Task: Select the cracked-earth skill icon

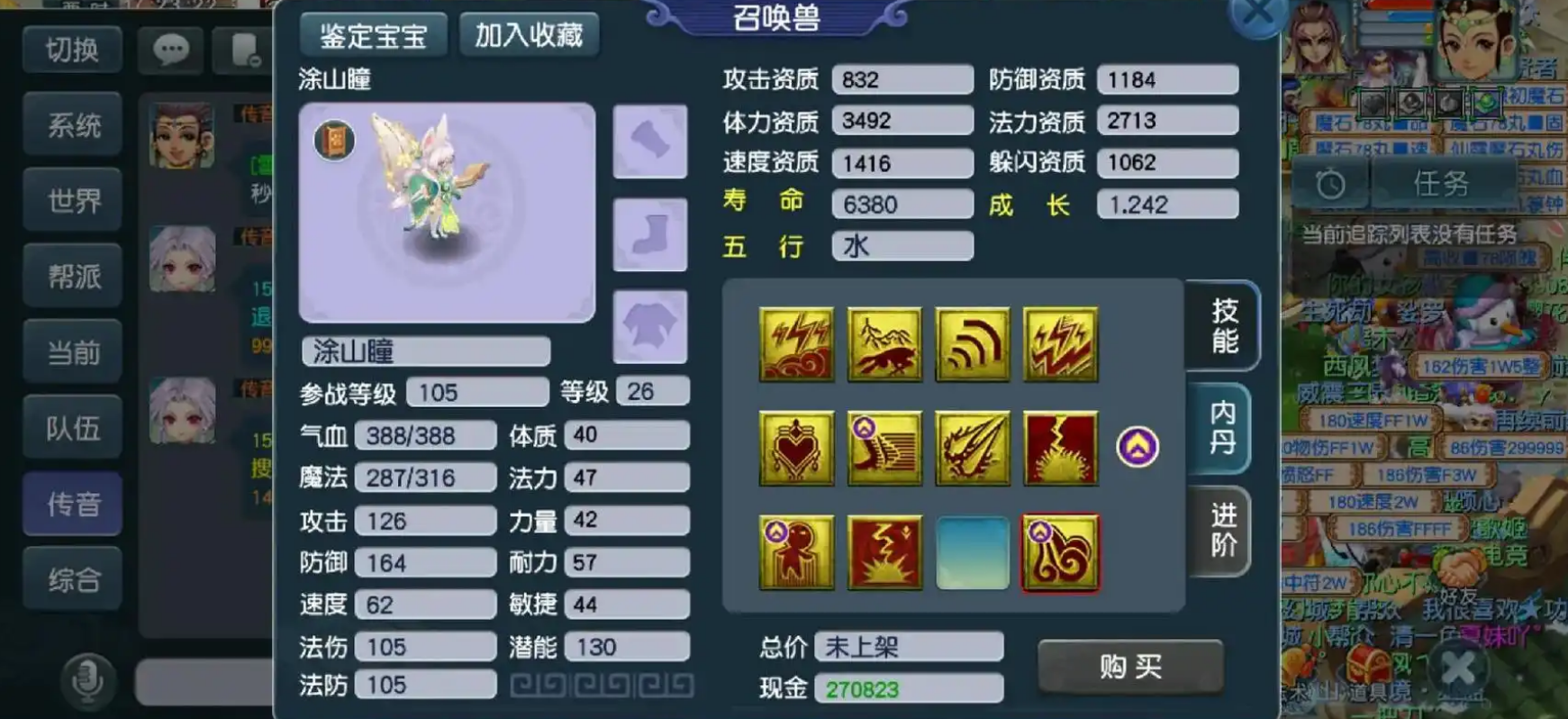Action: tap(1061, 448)
